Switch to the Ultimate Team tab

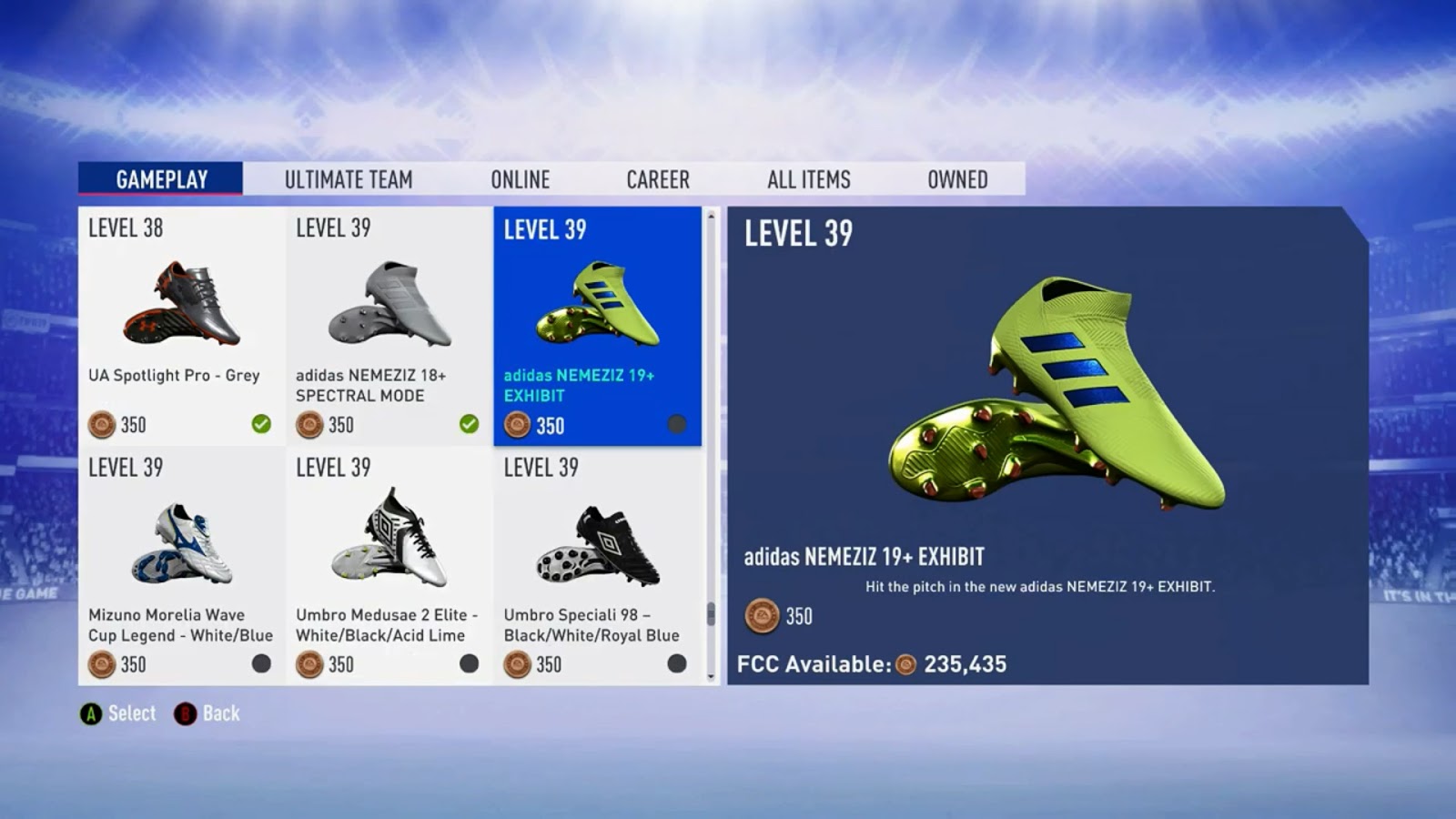pos(349,179)
